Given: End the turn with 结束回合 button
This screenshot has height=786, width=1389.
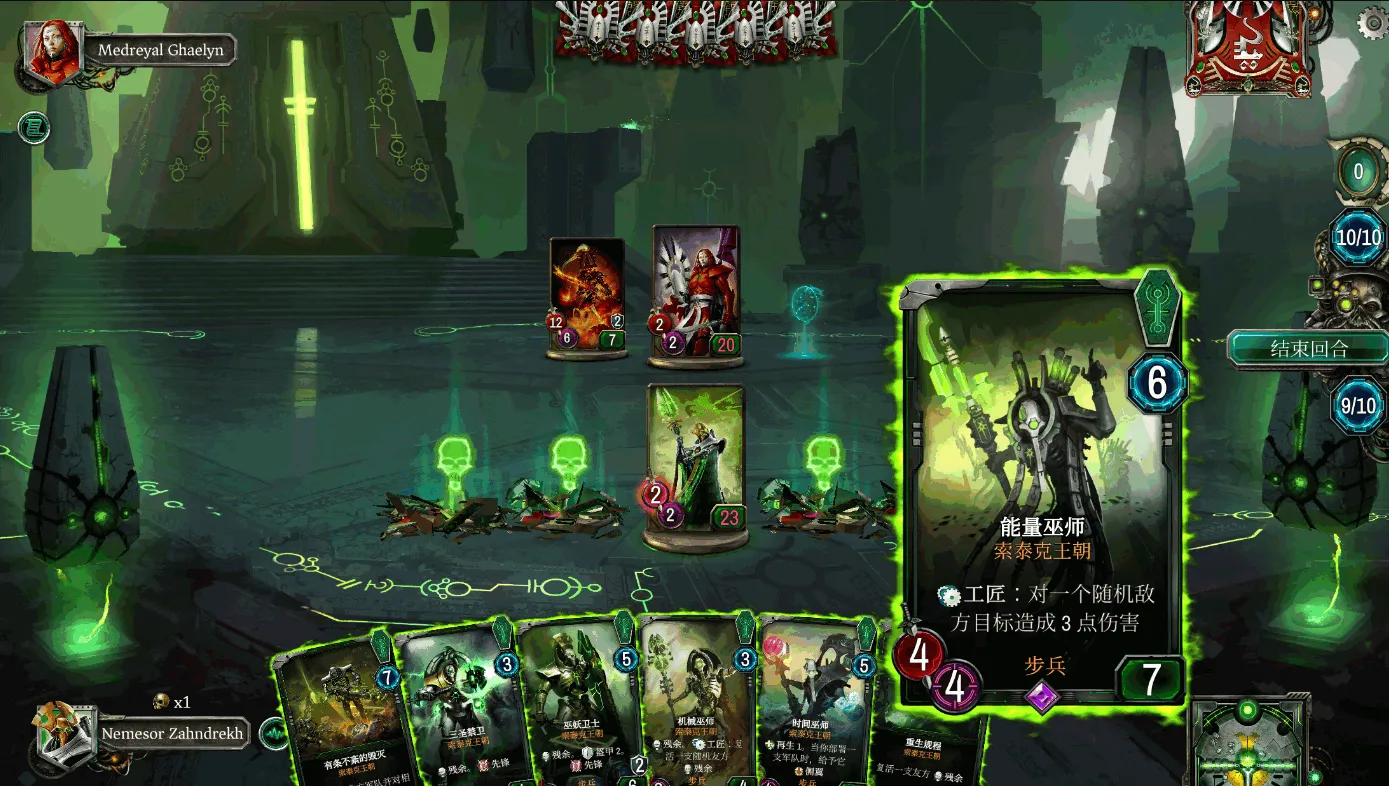Looking at the screenshot, I should (x=1308, y=350).
